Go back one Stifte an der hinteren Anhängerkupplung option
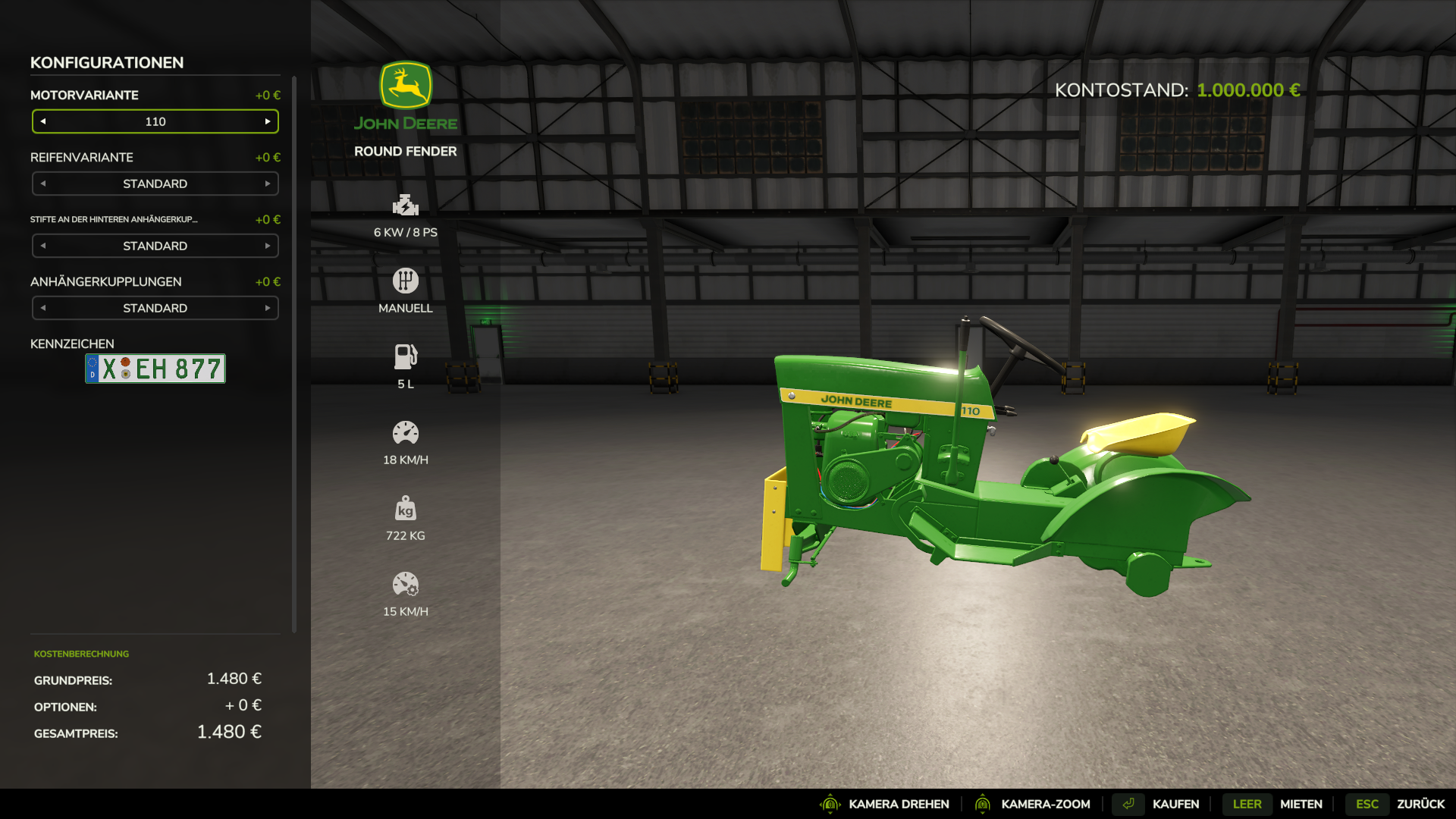The width and height of the screenshot is (1456, 819). point(43,246)
